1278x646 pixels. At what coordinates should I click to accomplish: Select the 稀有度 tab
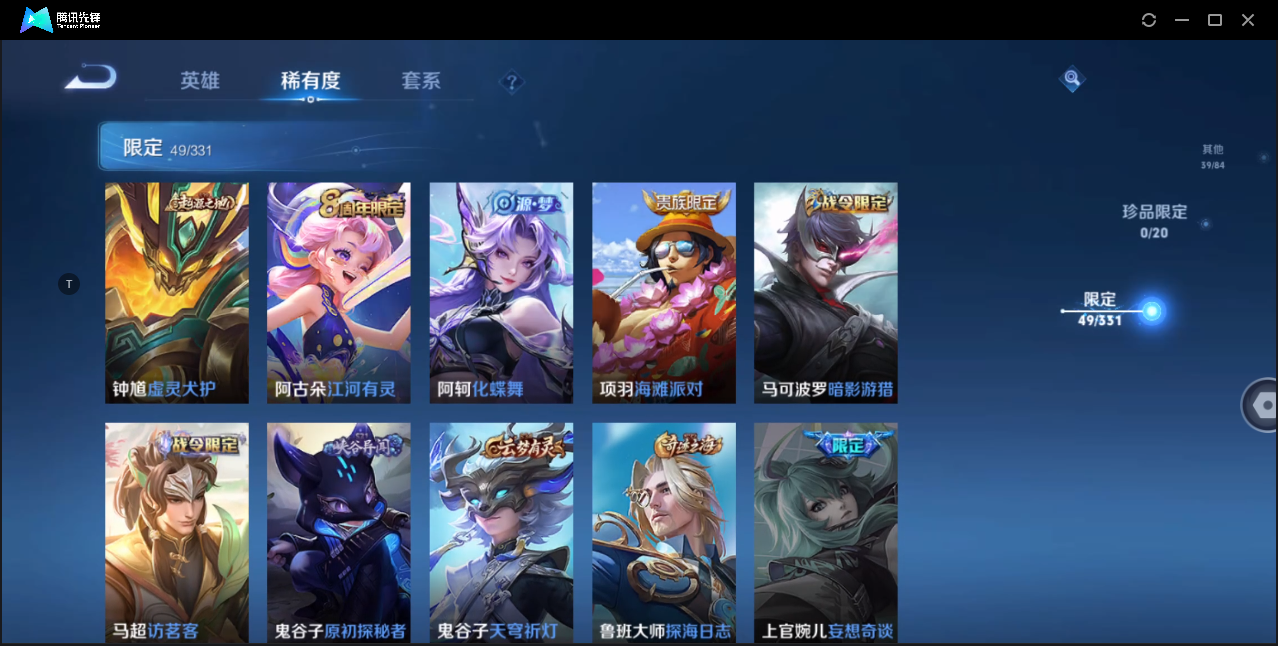click(x=310, y=81)
